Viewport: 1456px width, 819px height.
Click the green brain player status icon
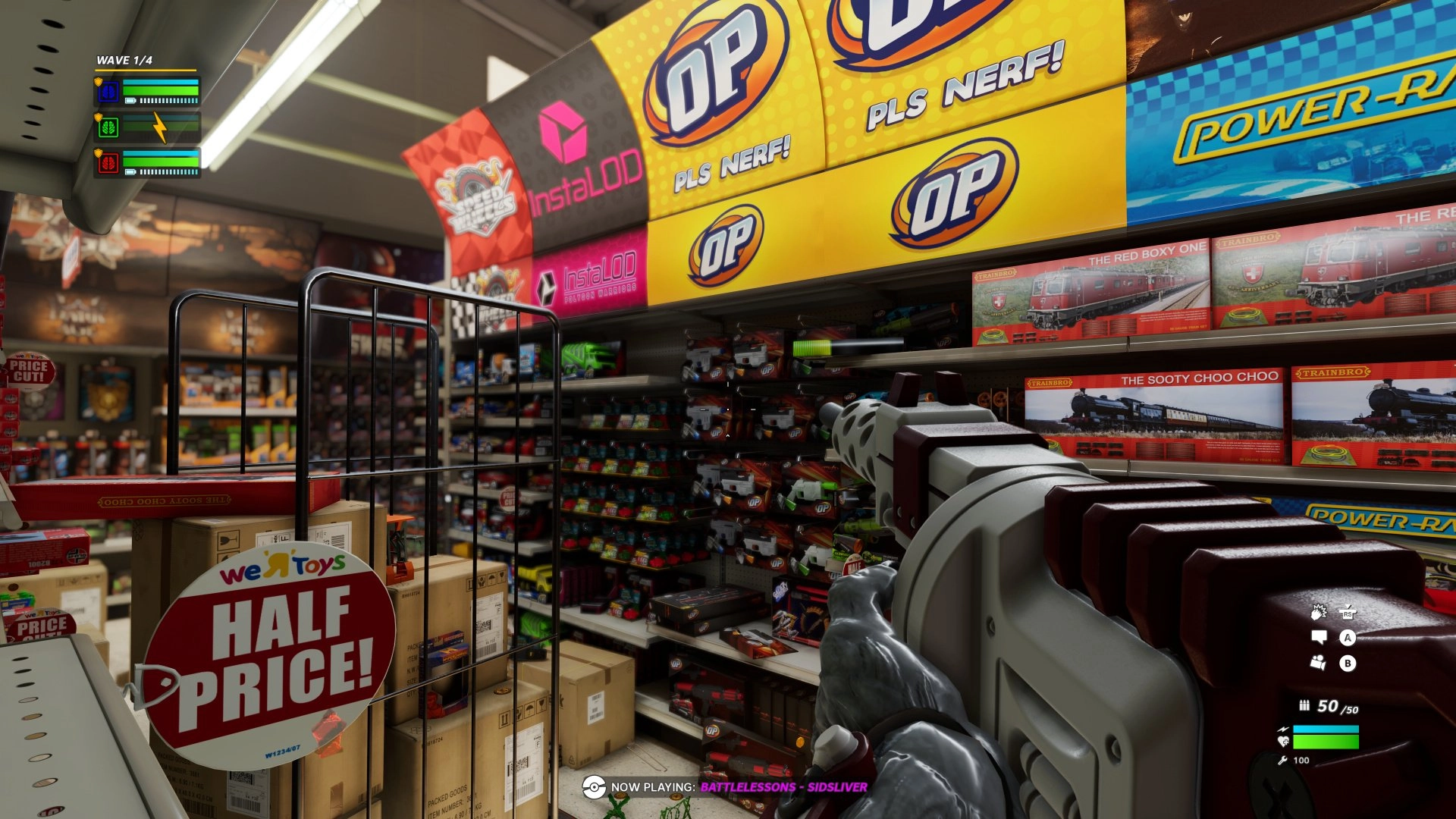coord(108,127)
